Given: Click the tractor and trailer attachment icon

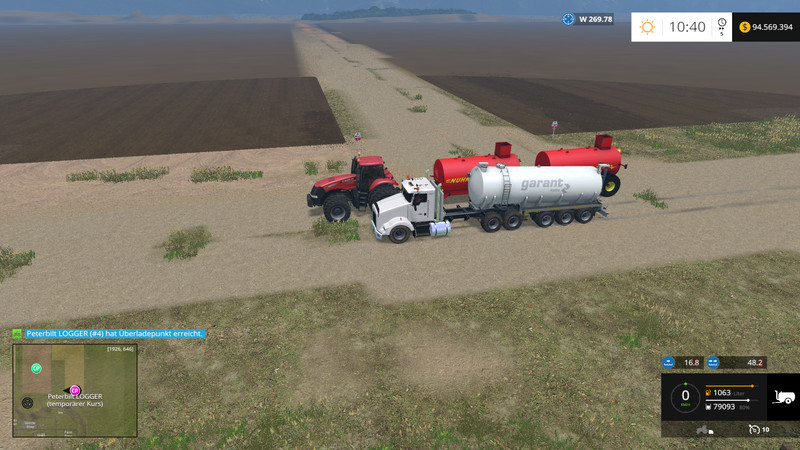Looking at the screenshot, I should coord(703,429).
